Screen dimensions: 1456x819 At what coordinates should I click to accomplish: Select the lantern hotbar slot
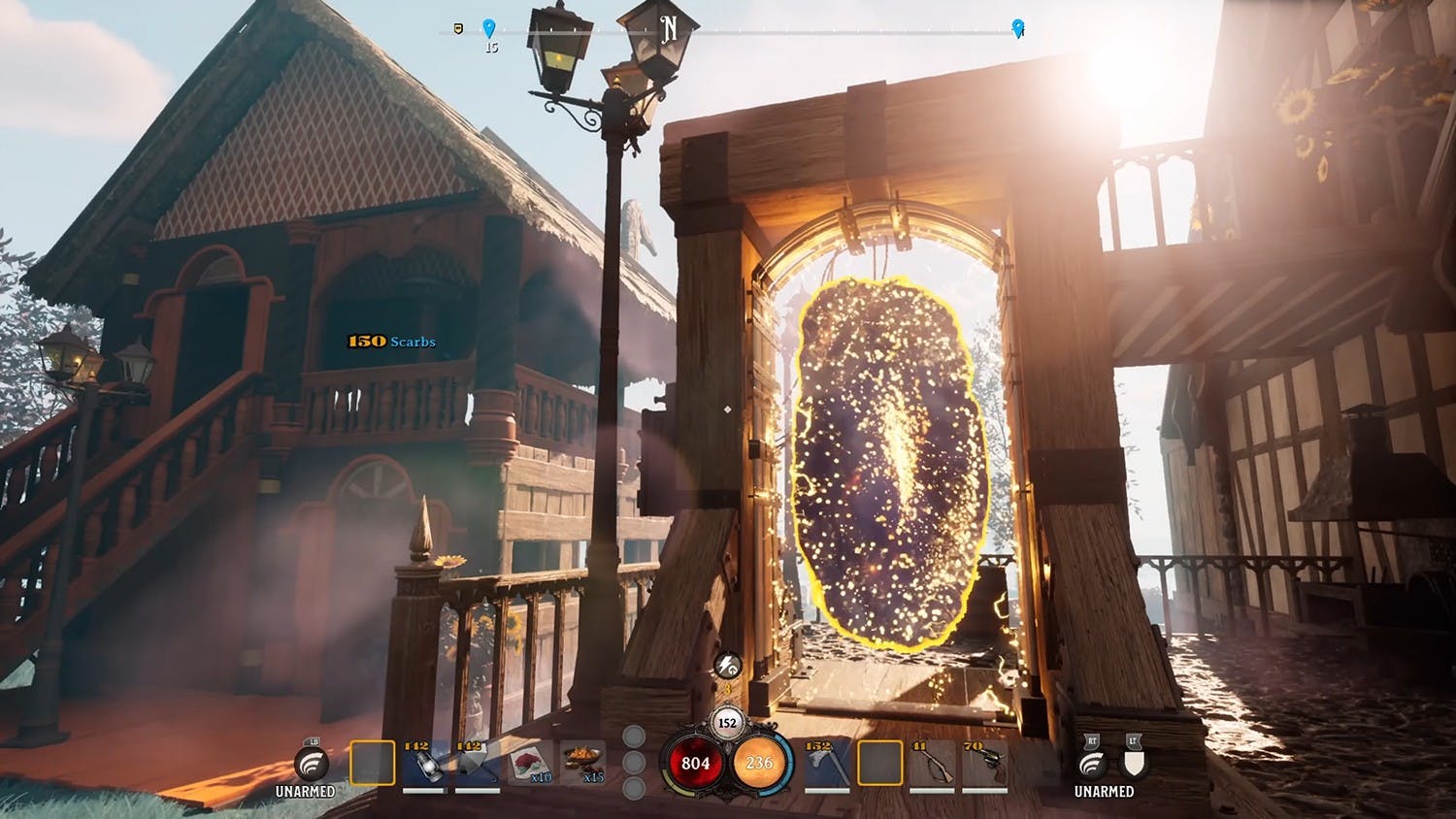pyautogui.click(x=424, y=766)
